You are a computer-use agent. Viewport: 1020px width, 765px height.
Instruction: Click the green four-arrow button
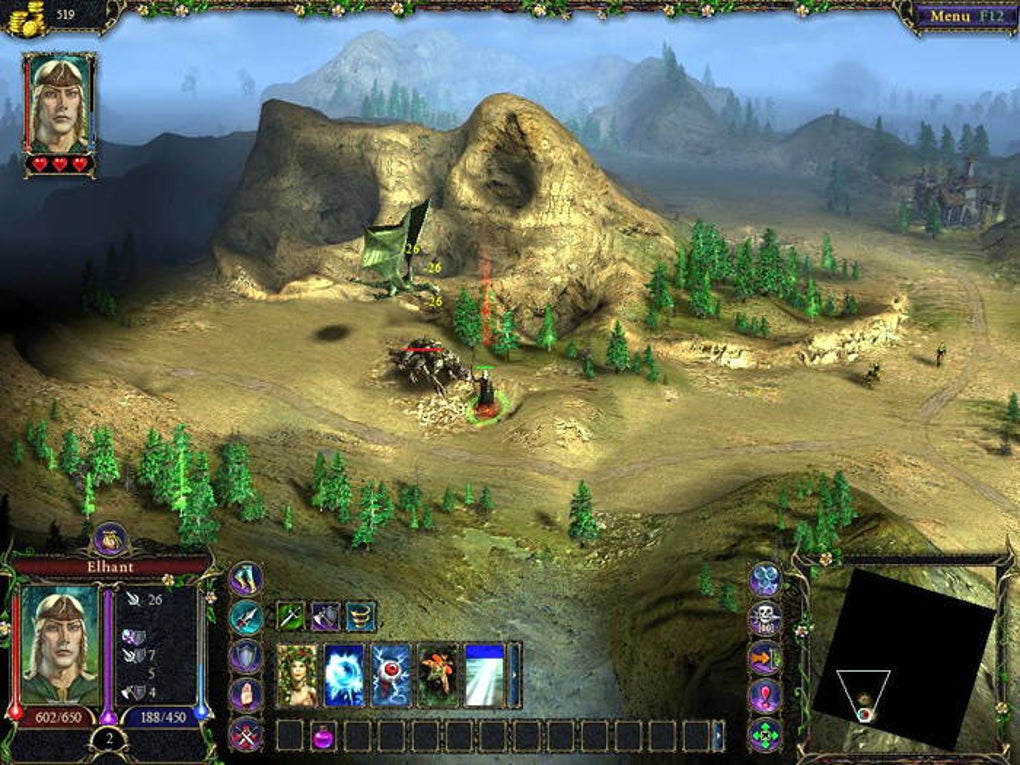tap(766, 735)
